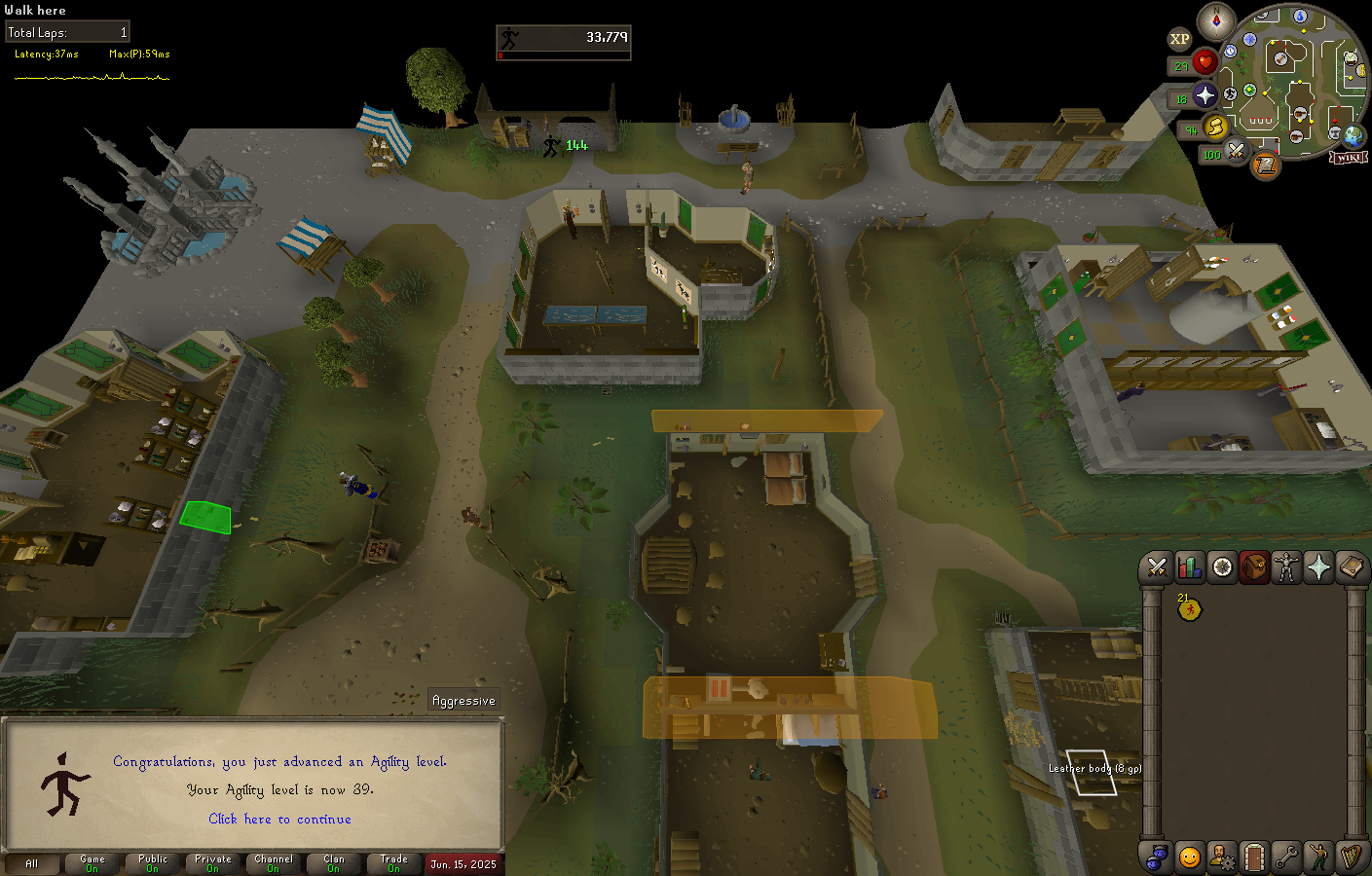Toggle the XP drops button

pyautogui.click(x=1179, y=40)
